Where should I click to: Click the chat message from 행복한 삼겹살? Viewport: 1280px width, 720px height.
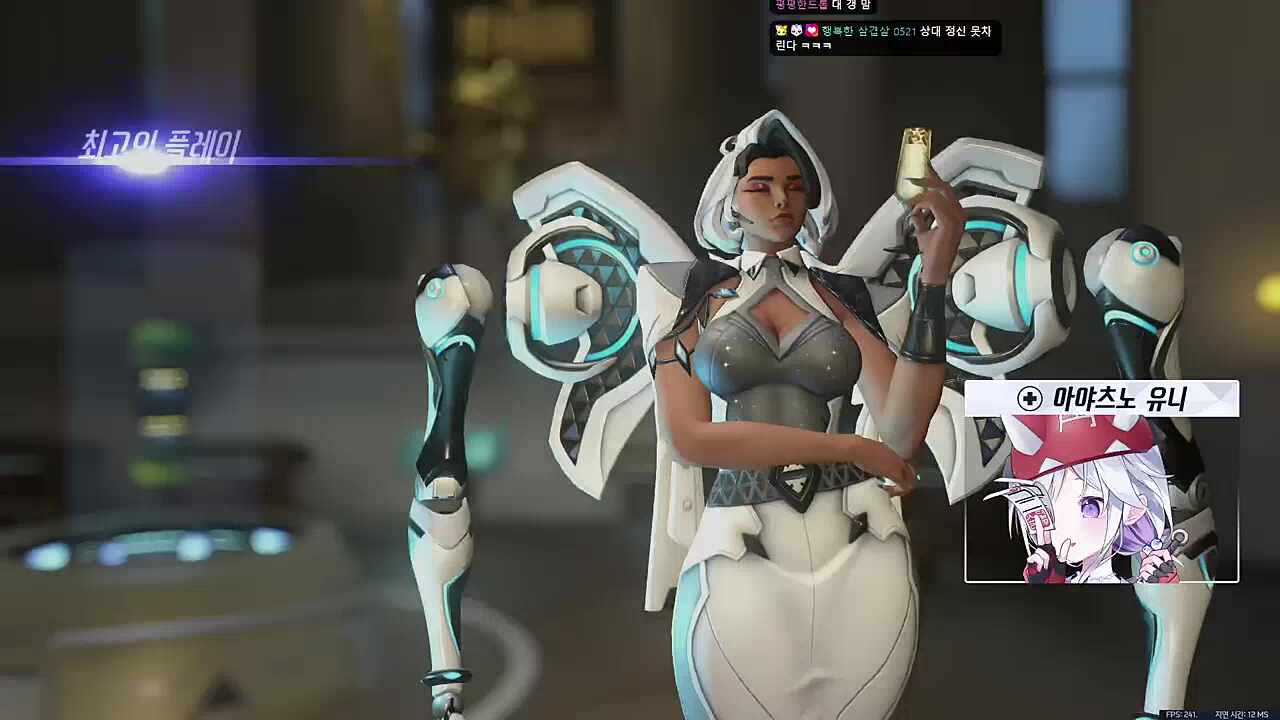pos(884,38)
